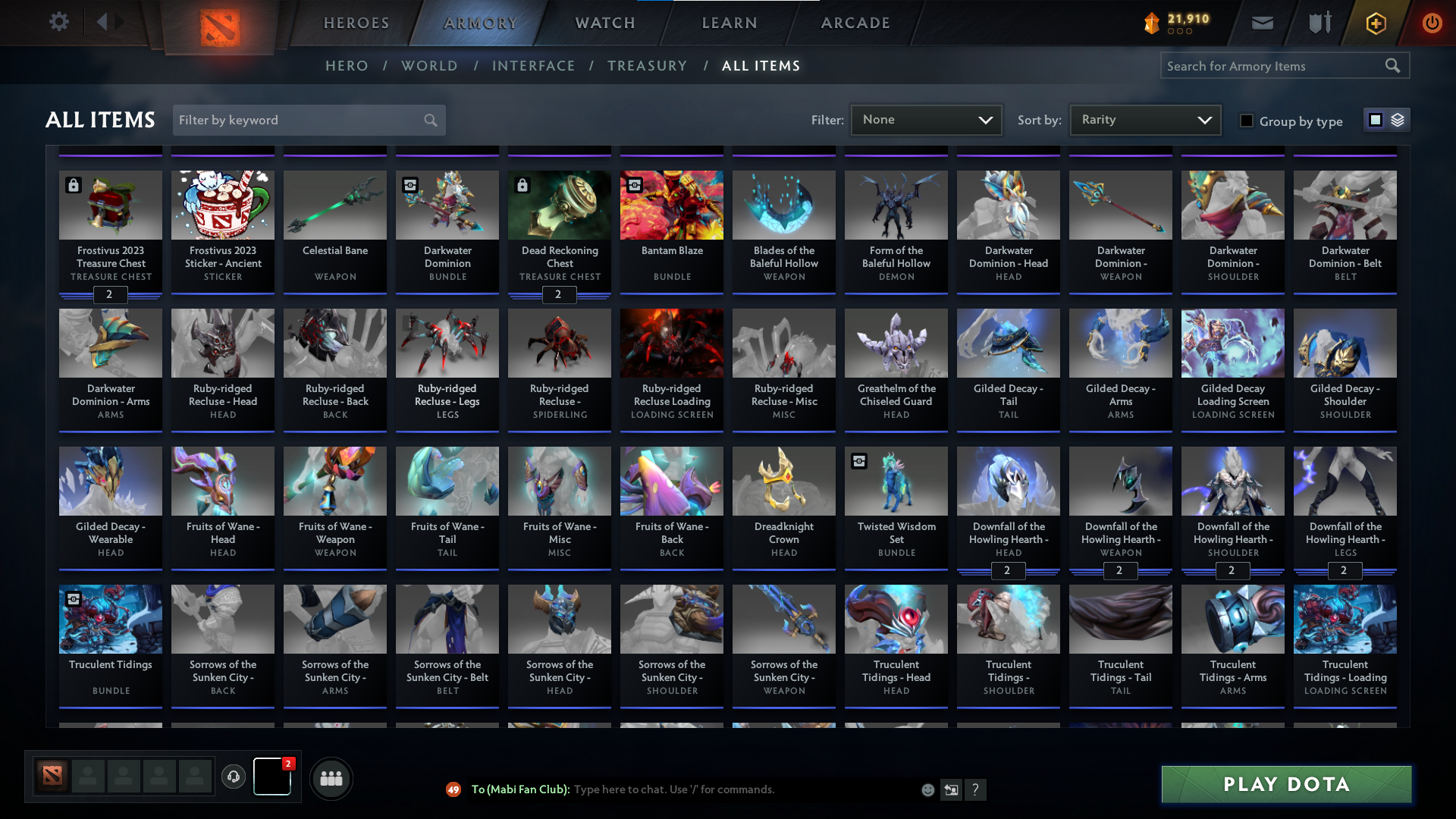This screenshot has height=819, width=1456.
Task: Toggle the grid view icon
Action: (1375, 120)
